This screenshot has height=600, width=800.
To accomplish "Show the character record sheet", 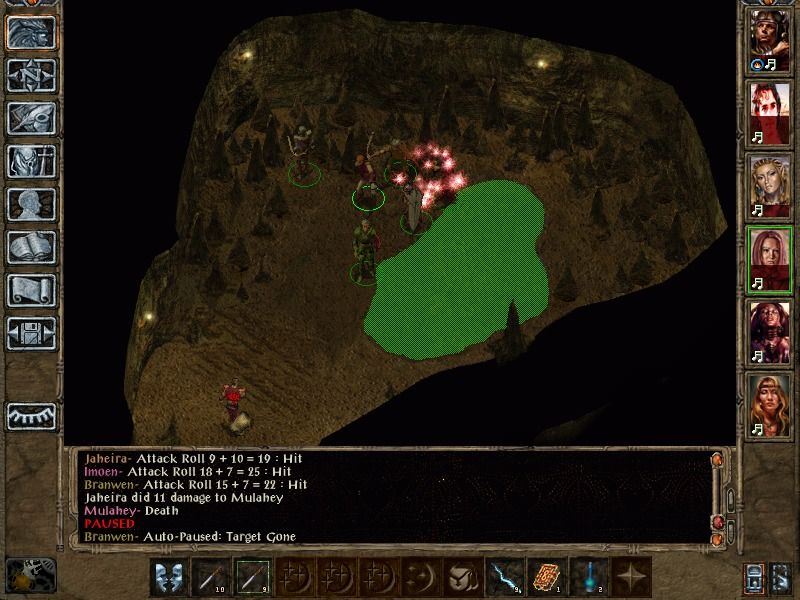I will point(30,204).
